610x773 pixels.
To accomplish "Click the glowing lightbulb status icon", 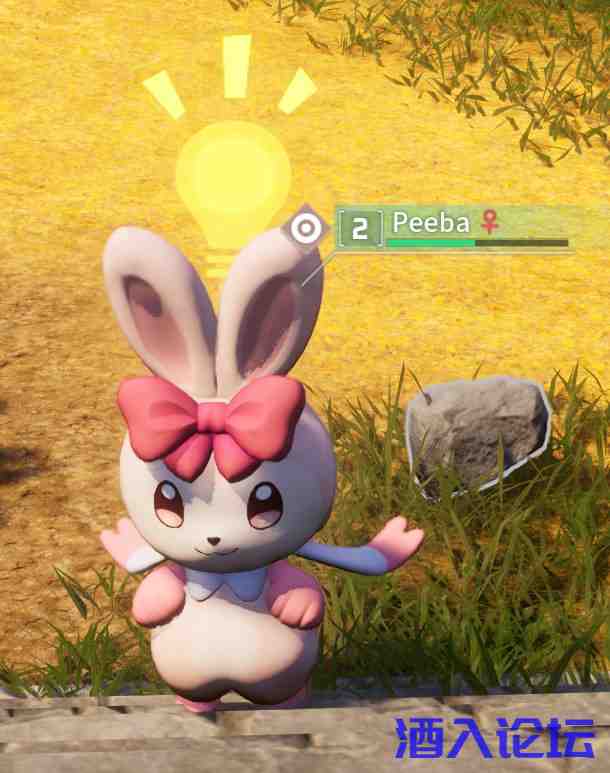I will coord(232,180).
